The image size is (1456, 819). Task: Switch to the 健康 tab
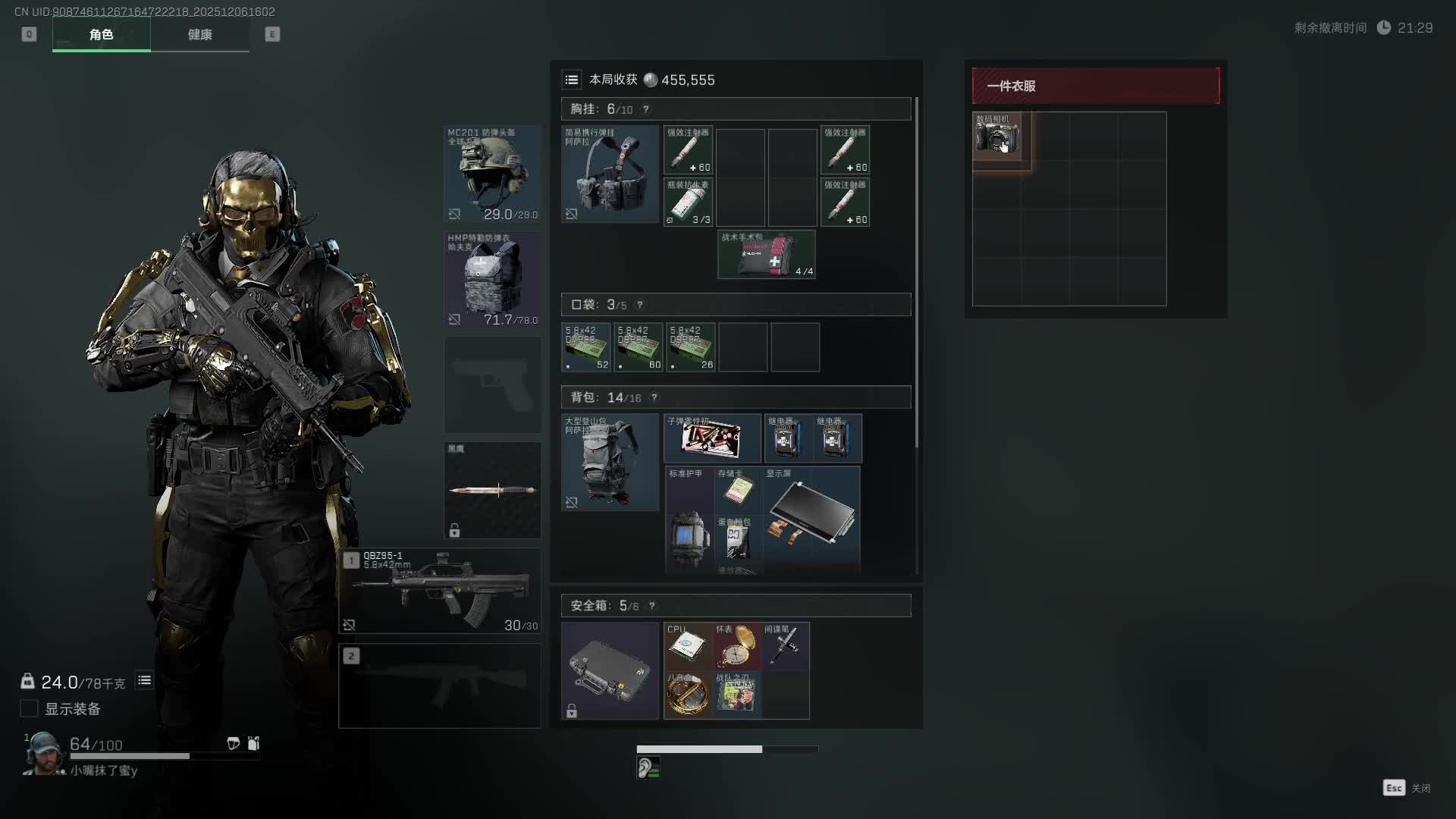199,35
